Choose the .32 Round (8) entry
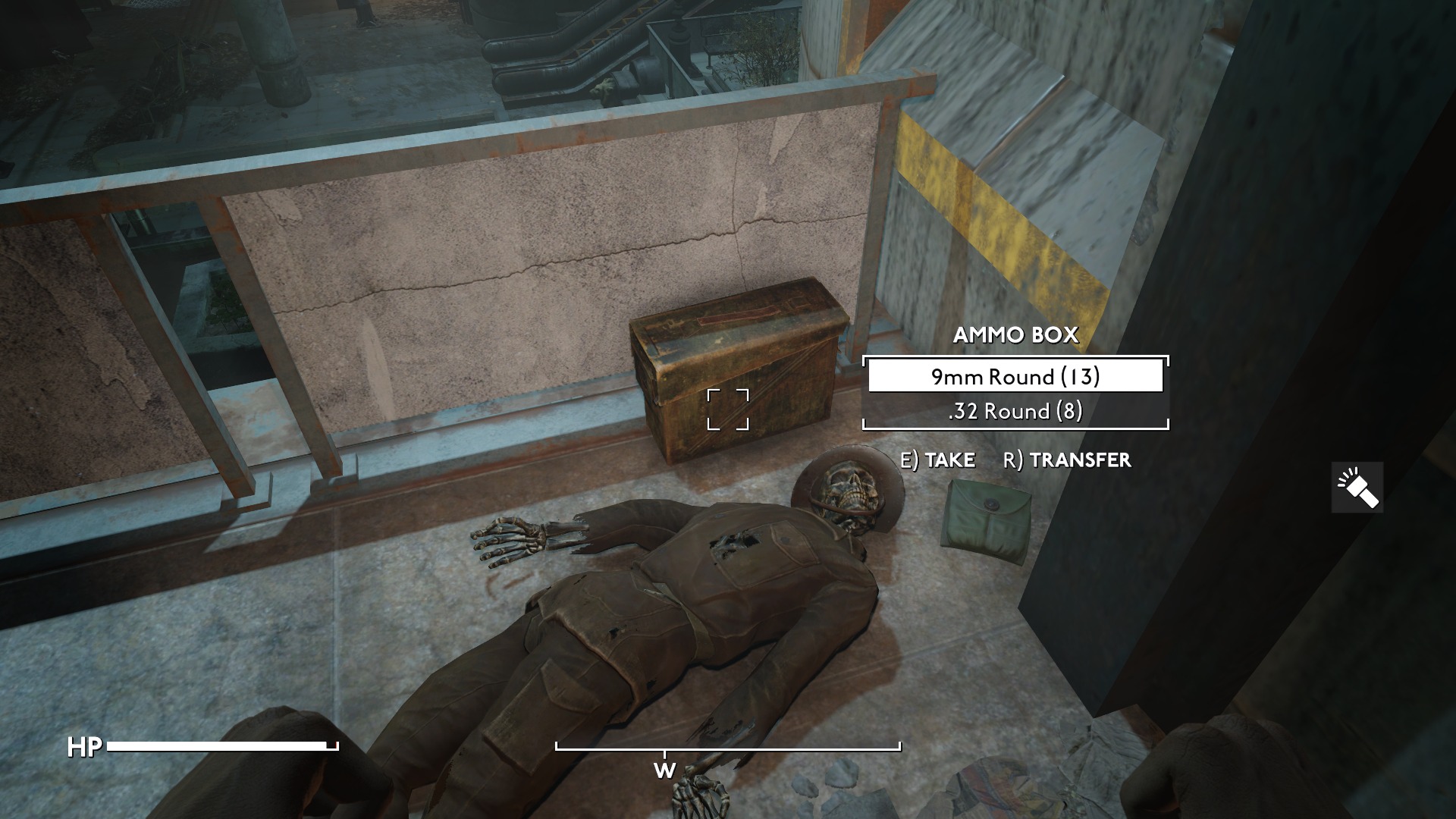 pos(1015,411)
